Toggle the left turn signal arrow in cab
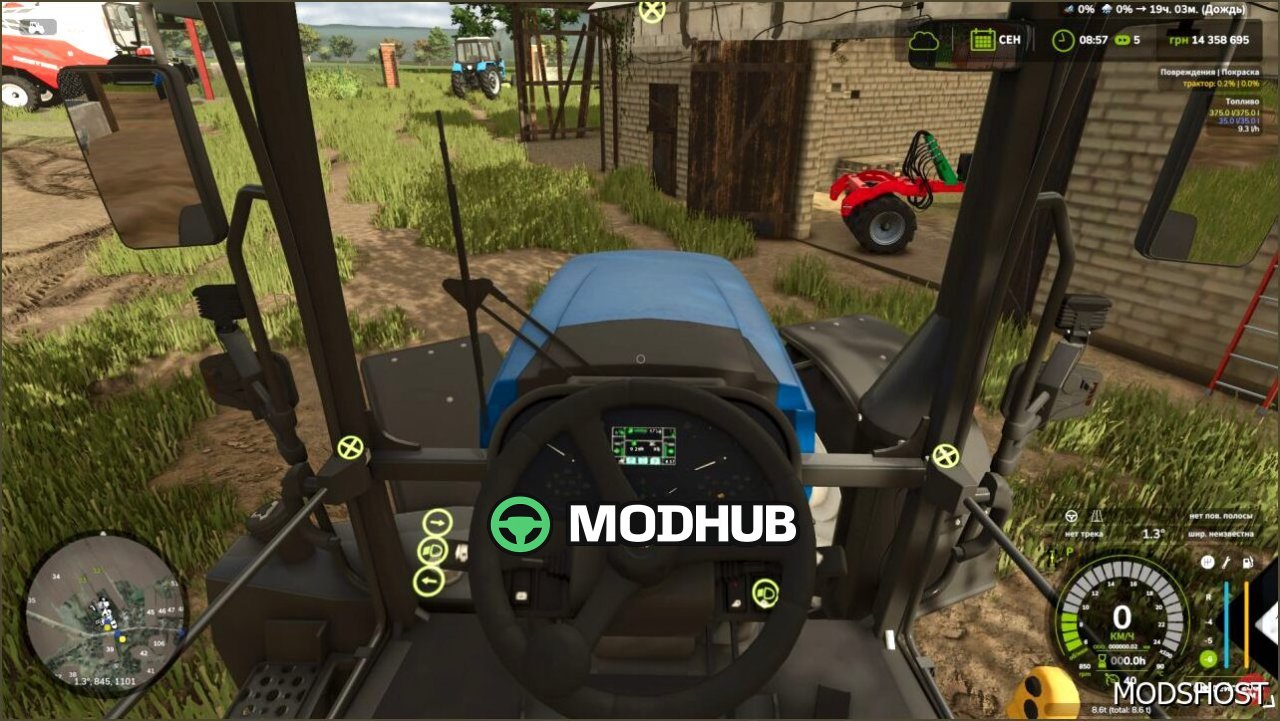Viewport: 1280px width, 721px height. (x=430, y=580)
